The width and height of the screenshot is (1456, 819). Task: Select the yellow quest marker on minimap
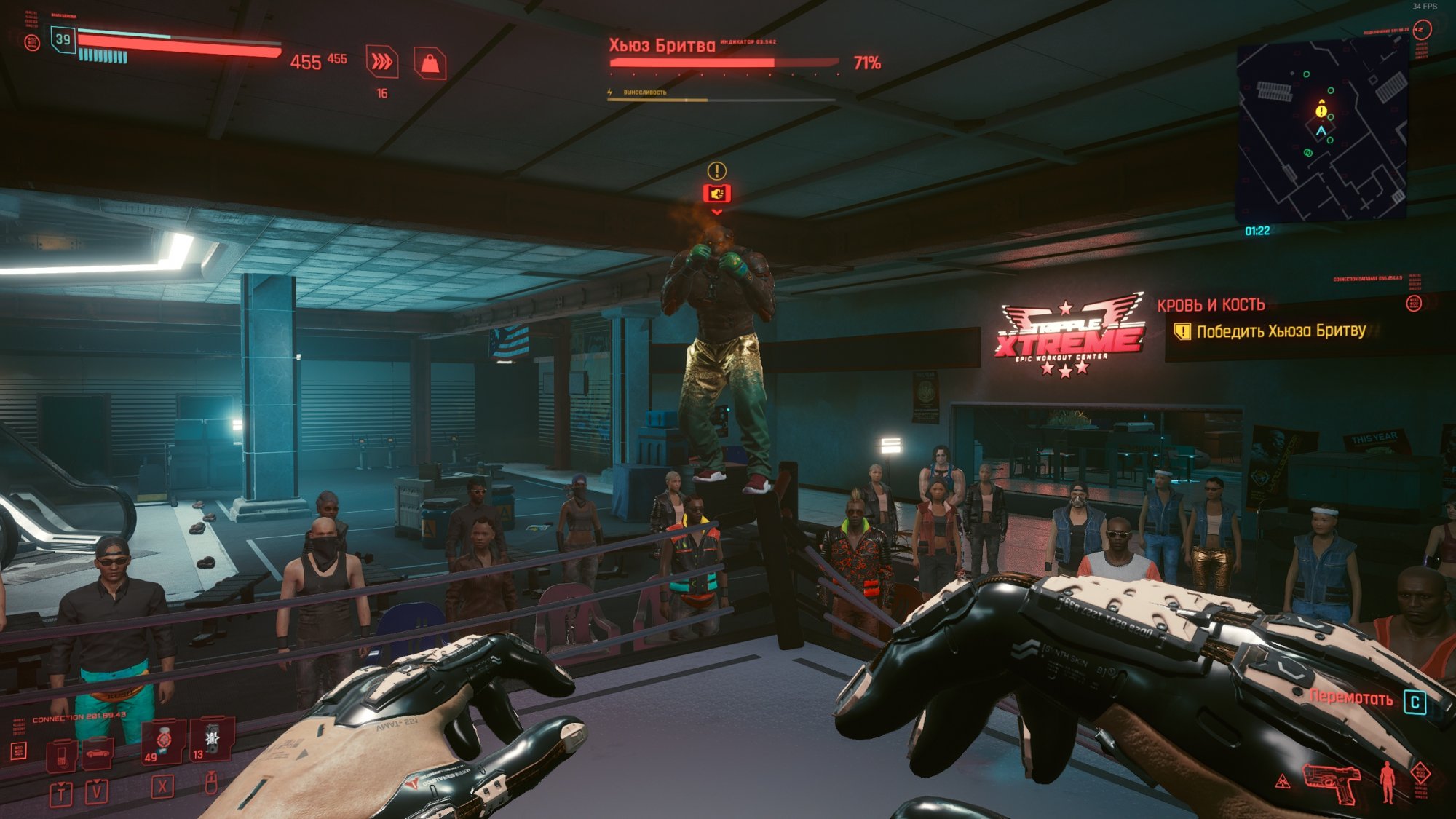1321,111
